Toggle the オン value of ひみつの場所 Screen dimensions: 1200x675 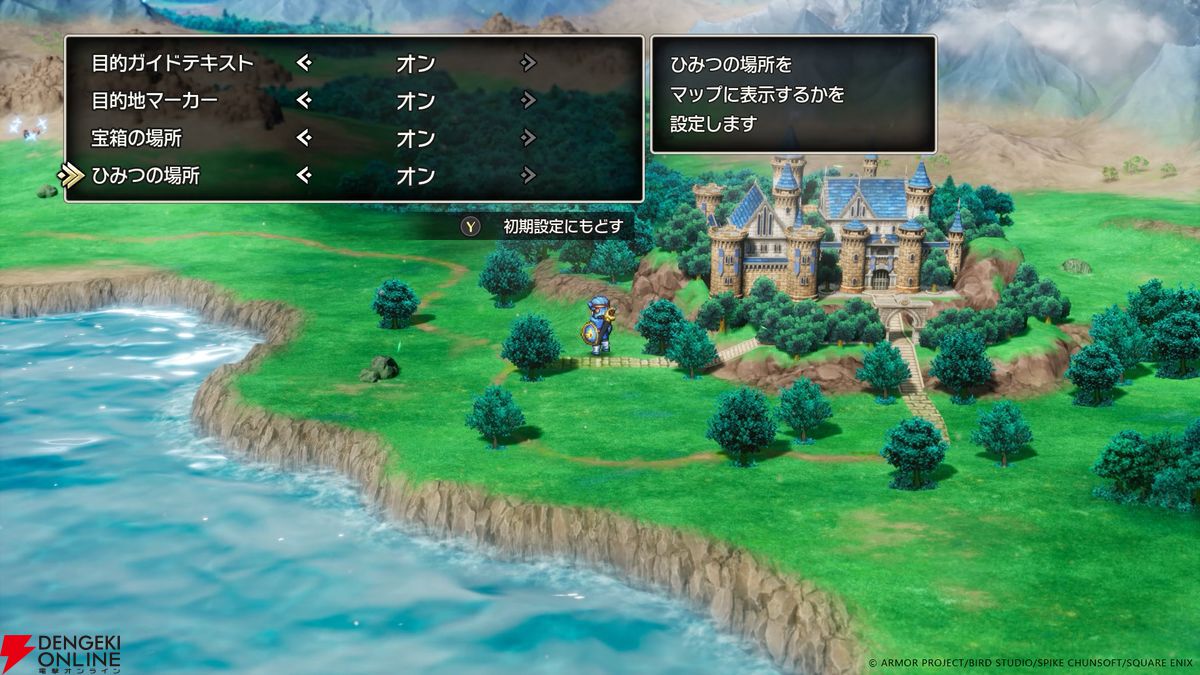415,176
